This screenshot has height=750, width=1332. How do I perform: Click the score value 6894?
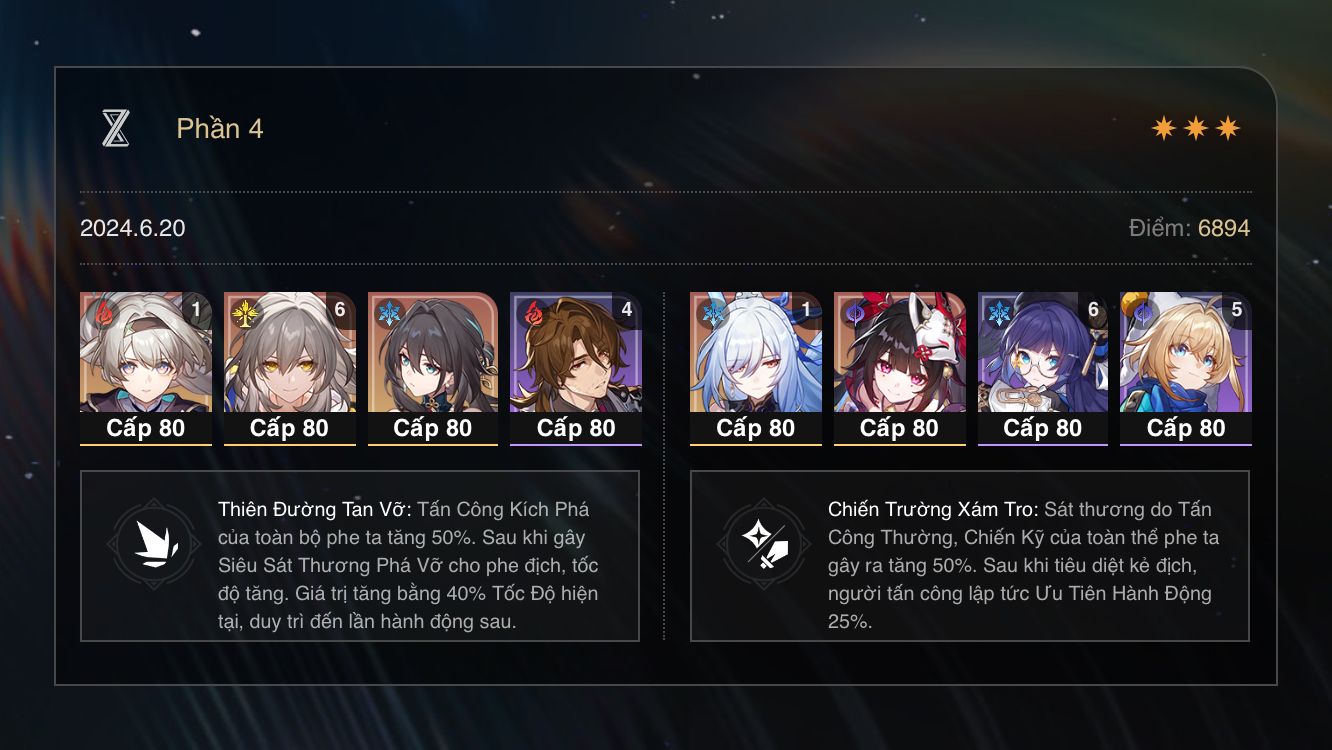click(x=1222, y=228)
